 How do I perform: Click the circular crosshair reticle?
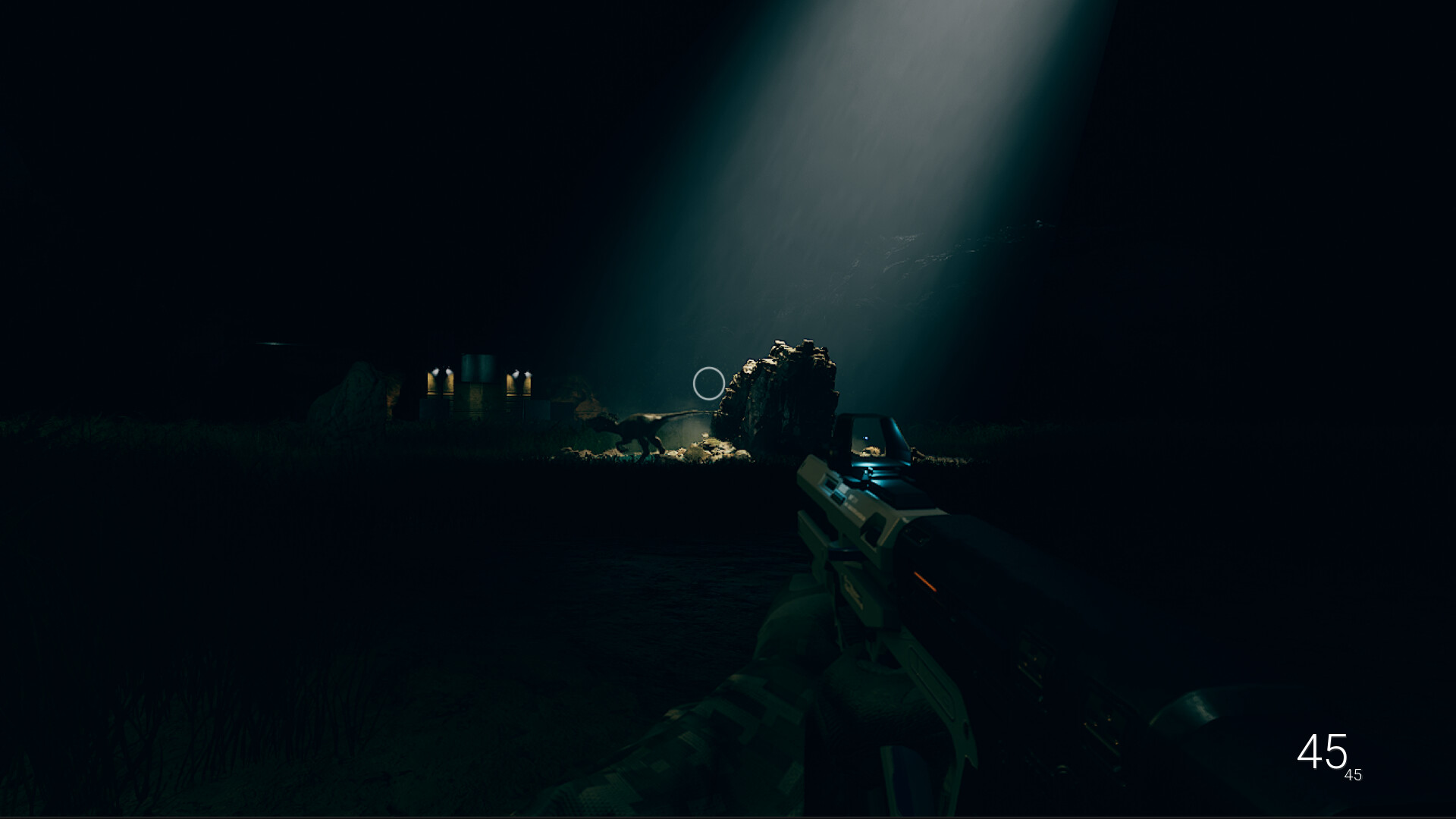(708, 384)
